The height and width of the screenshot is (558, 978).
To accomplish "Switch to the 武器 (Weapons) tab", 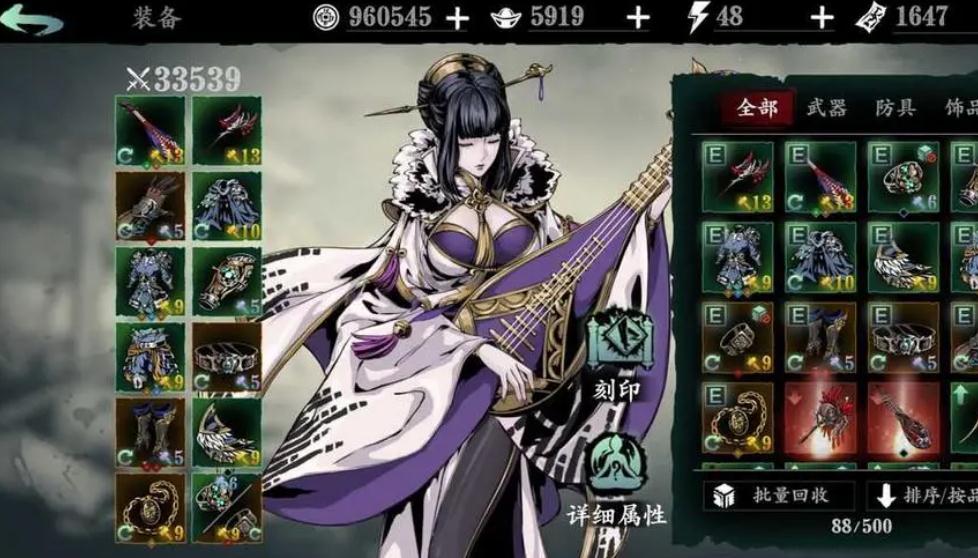I will click(825, 108).
